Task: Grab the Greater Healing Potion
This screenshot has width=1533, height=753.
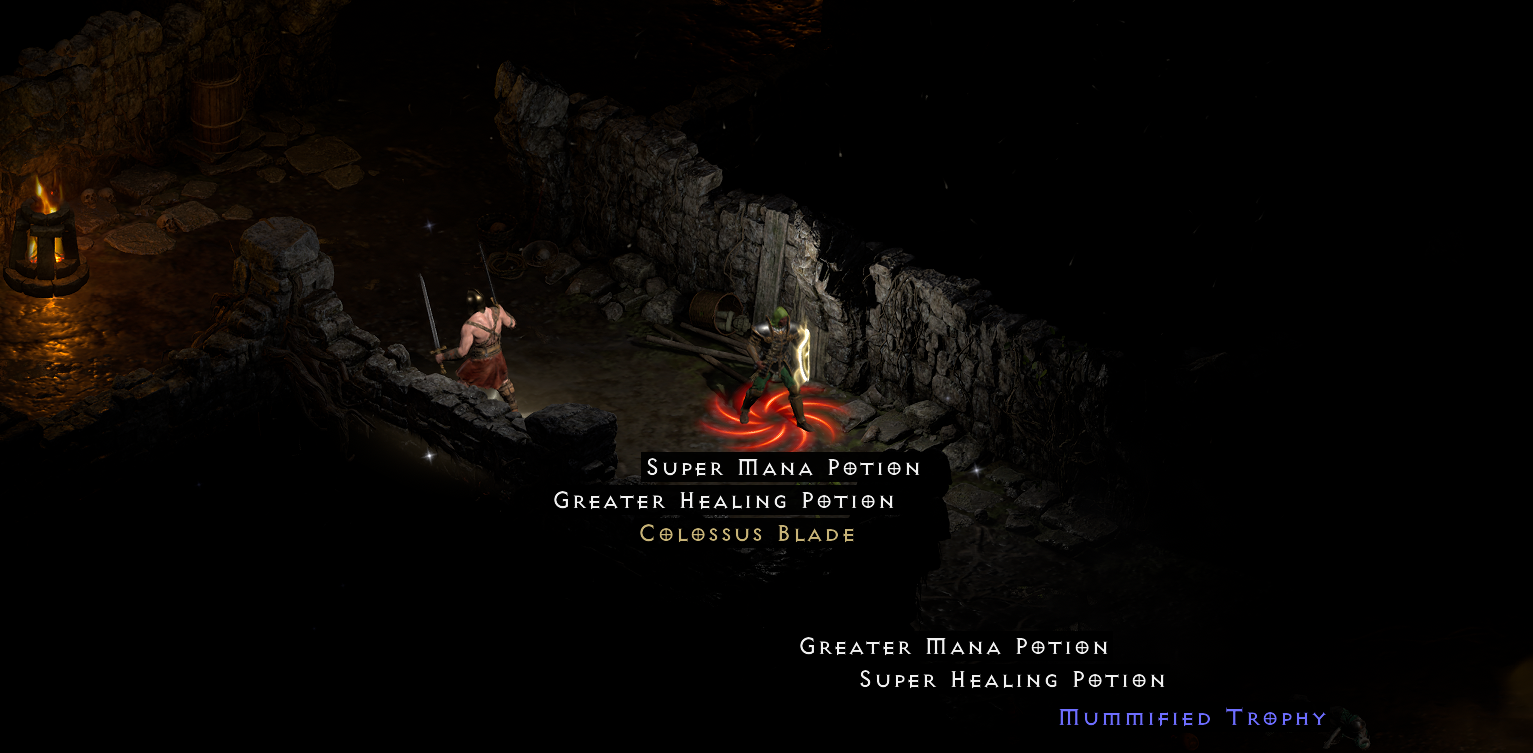Action: (x=723, y=500)
